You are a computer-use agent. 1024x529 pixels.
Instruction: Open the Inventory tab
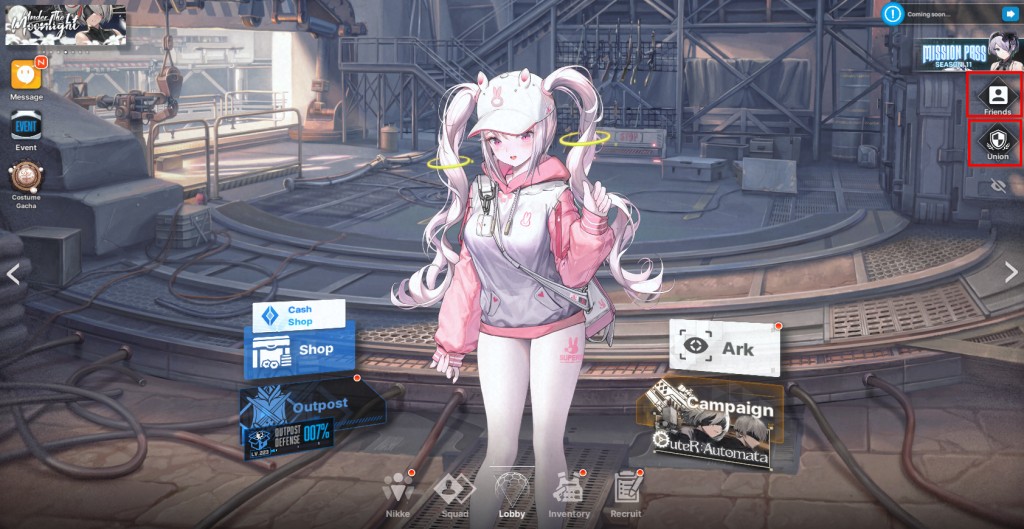tap(569, 492)
